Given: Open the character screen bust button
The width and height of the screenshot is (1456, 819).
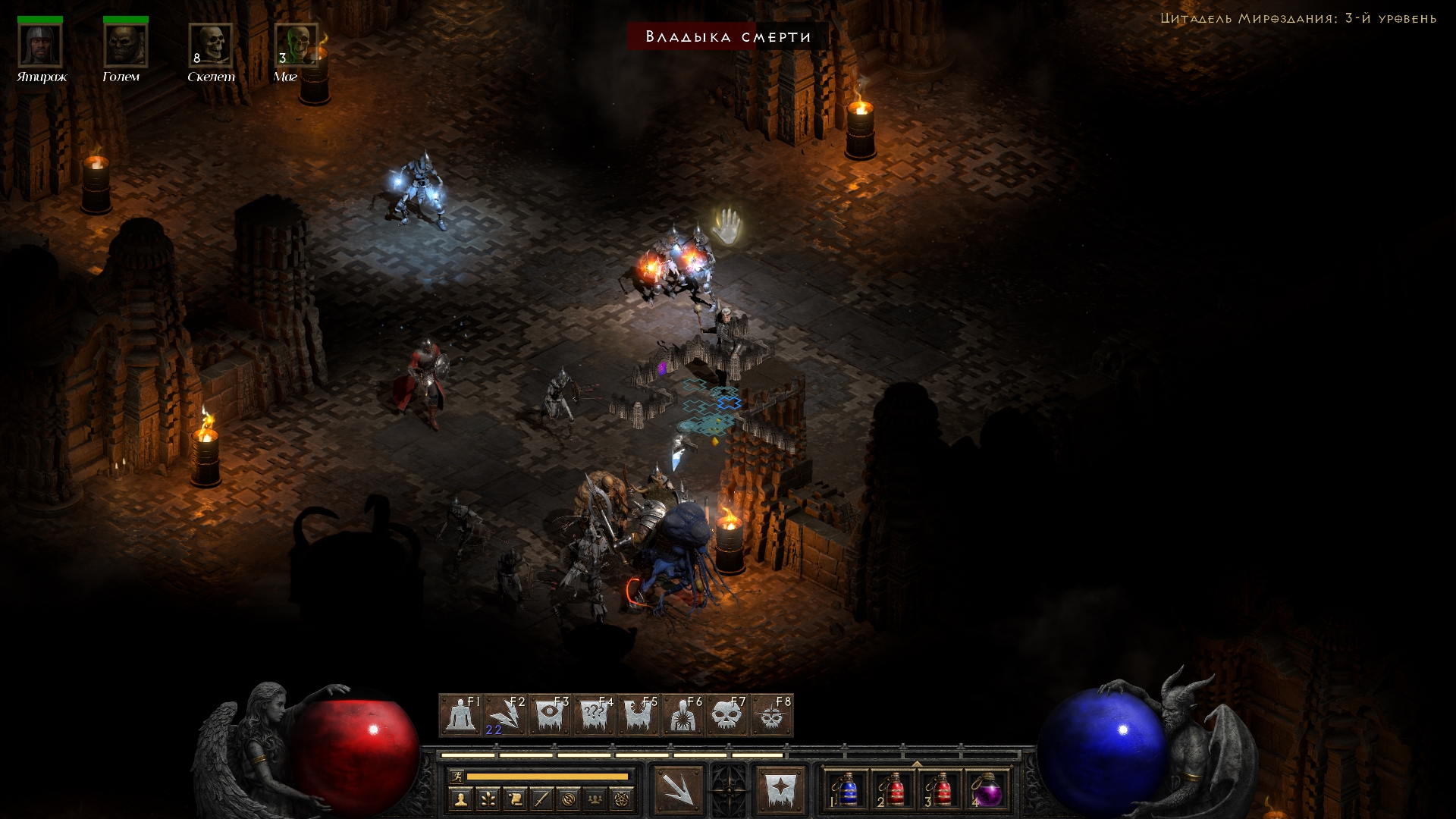Looking at the screenshot, I should point(460,799).
